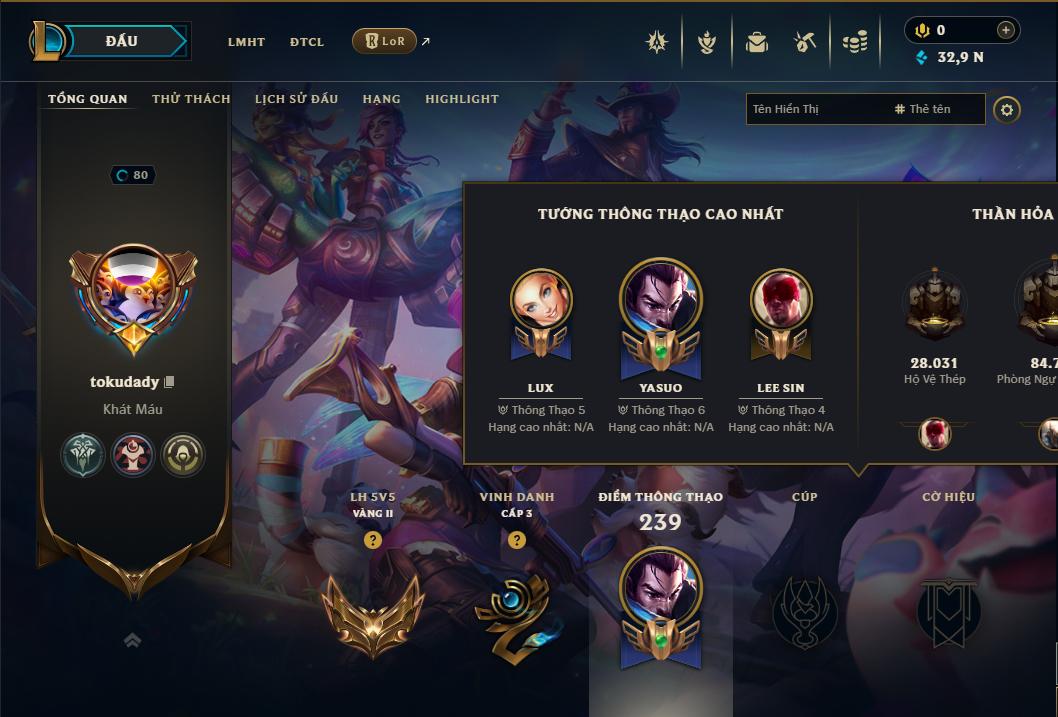
Task: Switch to the THỬ THÁCH tab
Action: [191, 99]
